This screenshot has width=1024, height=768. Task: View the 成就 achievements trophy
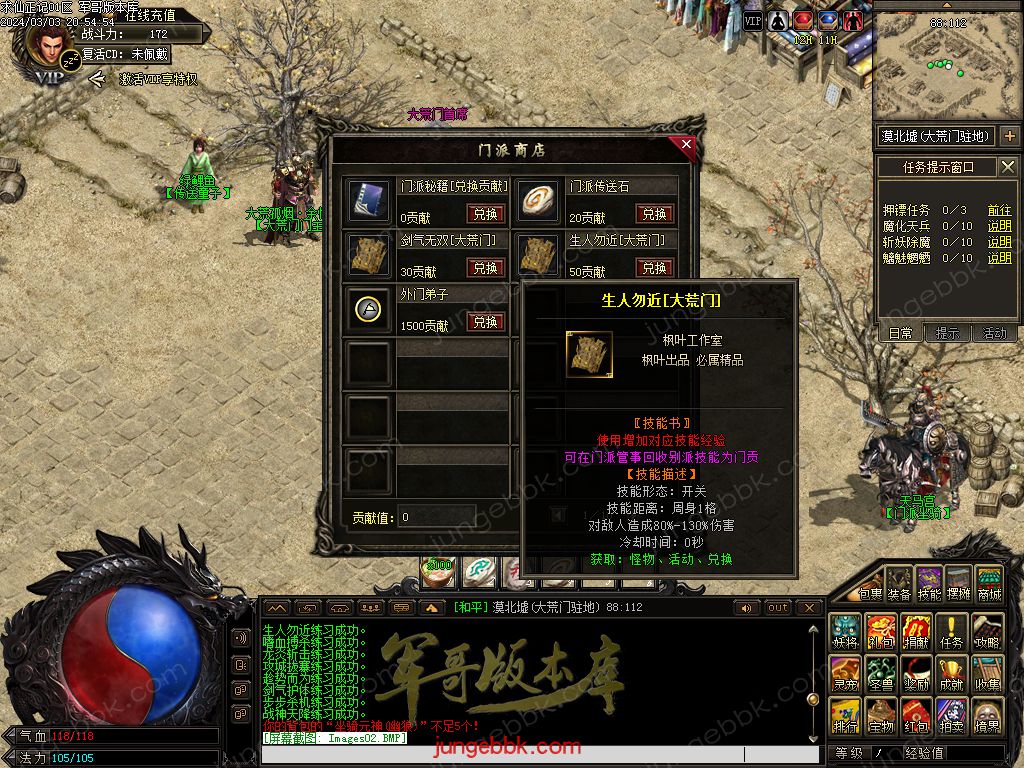952,674
